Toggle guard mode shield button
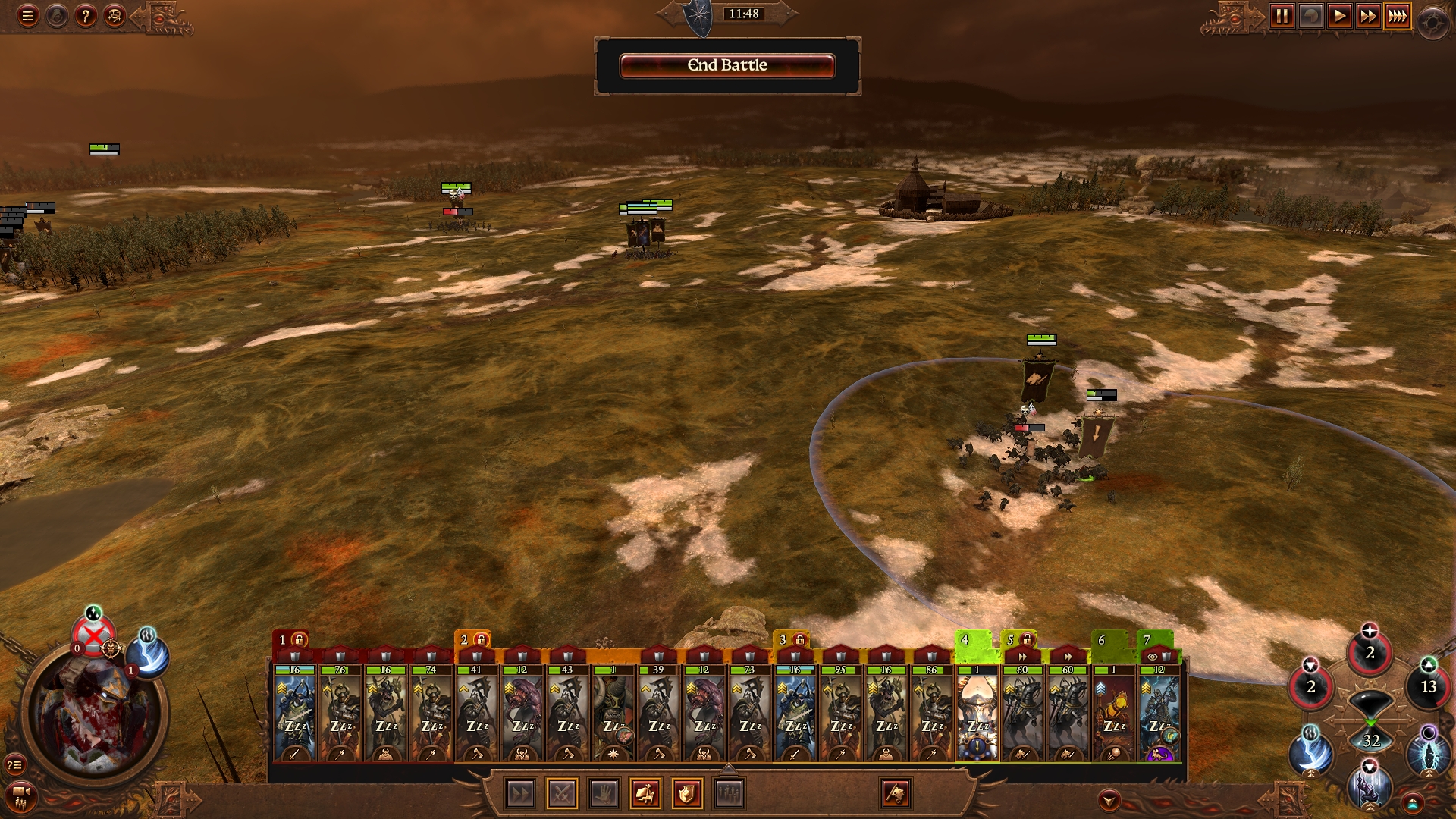Viewport: 1456px width, 819px height. click(686, 794)
